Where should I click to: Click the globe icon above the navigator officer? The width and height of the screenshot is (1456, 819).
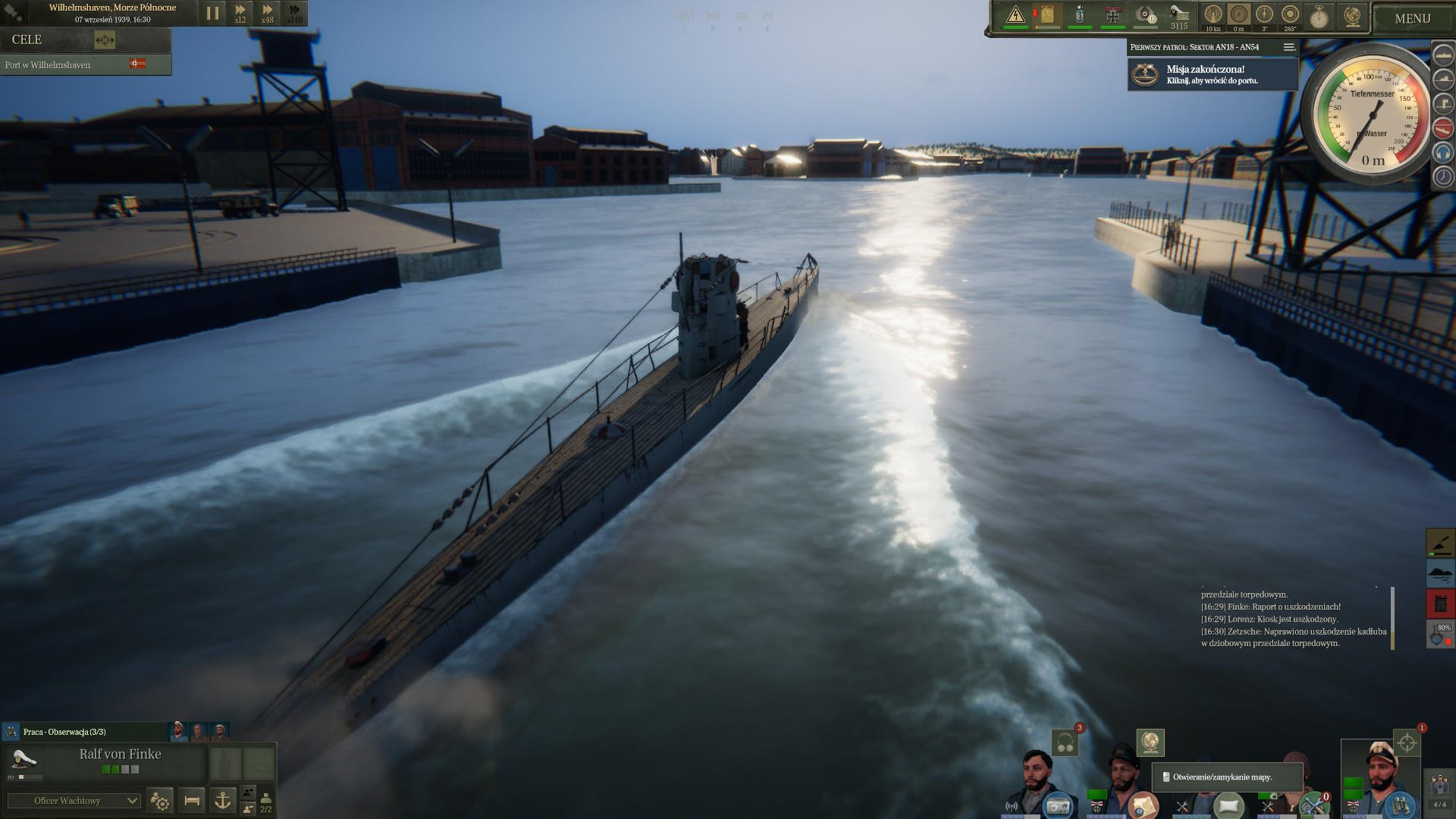[x=1150, y=742]
